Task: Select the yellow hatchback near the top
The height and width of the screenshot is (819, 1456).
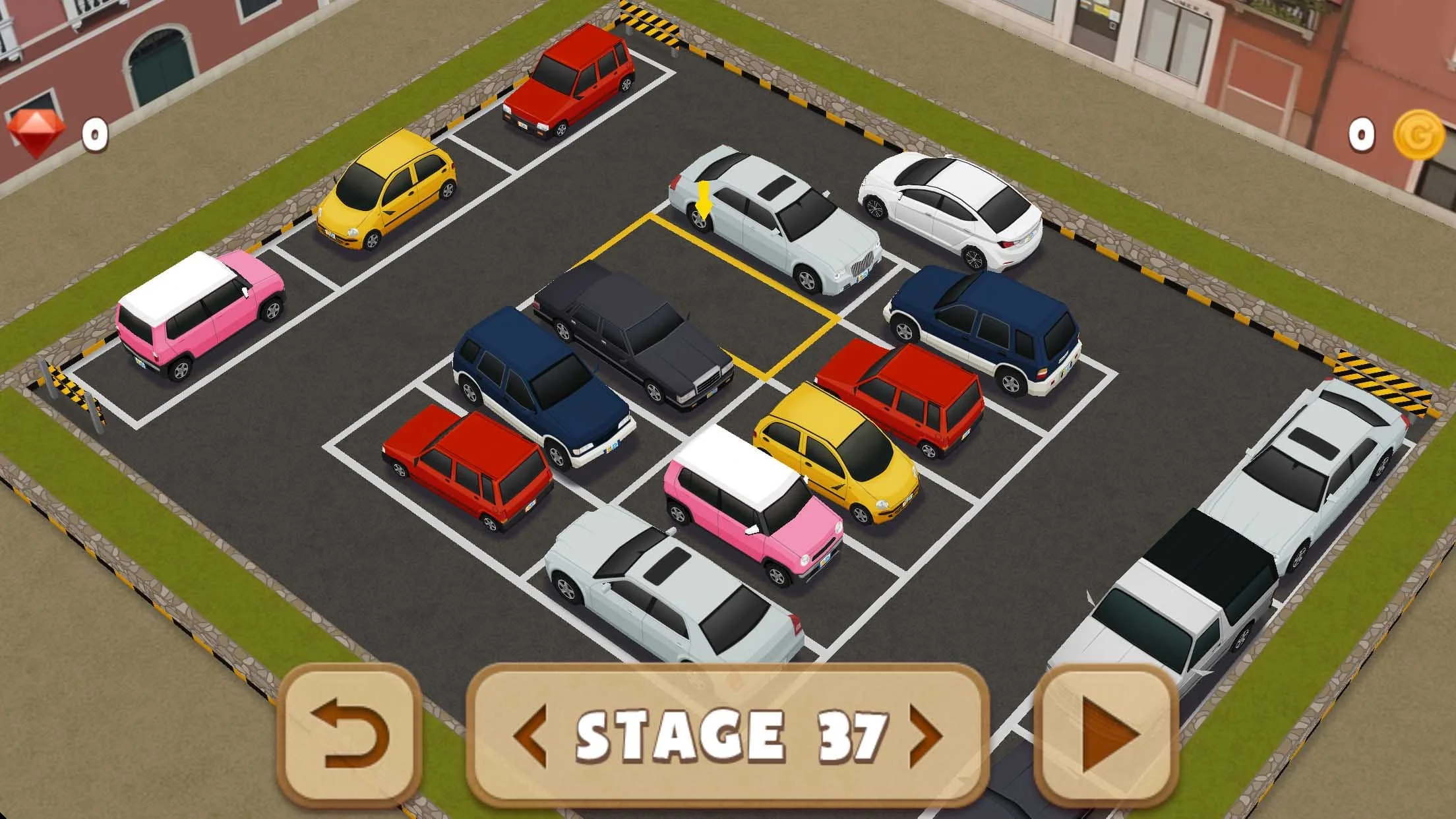Action: click(389, 191)
